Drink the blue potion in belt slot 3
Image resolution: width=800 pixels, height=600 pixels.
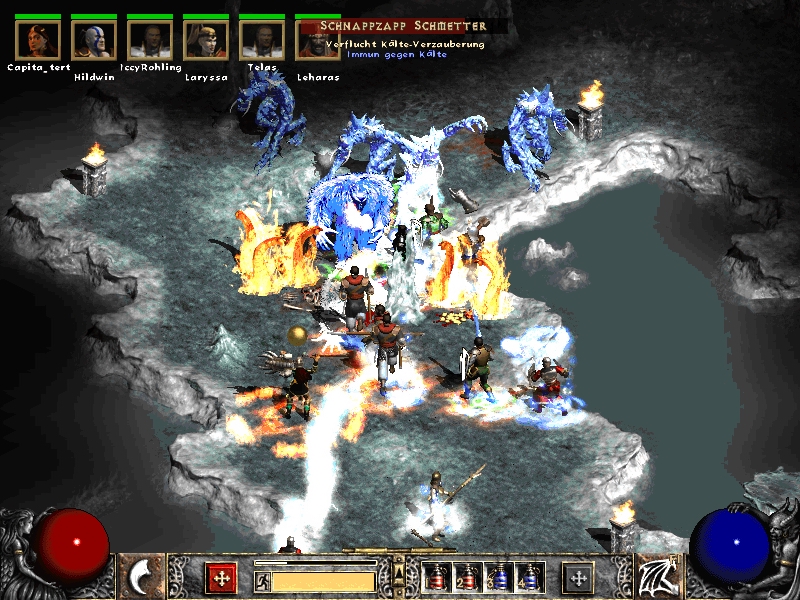497,577
